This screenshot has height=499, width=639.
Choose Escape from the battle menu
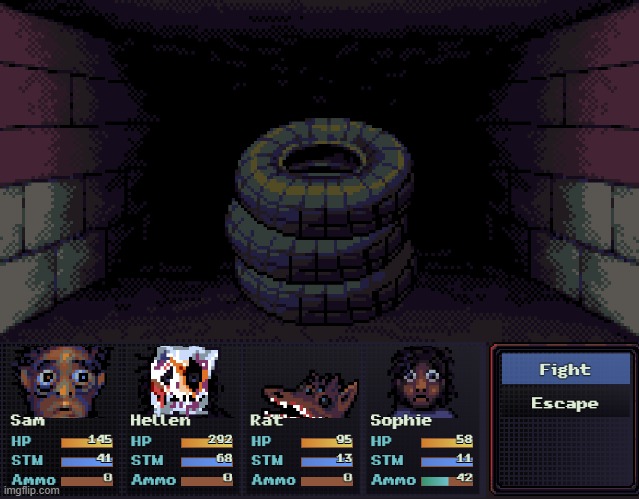click(564, 404)
